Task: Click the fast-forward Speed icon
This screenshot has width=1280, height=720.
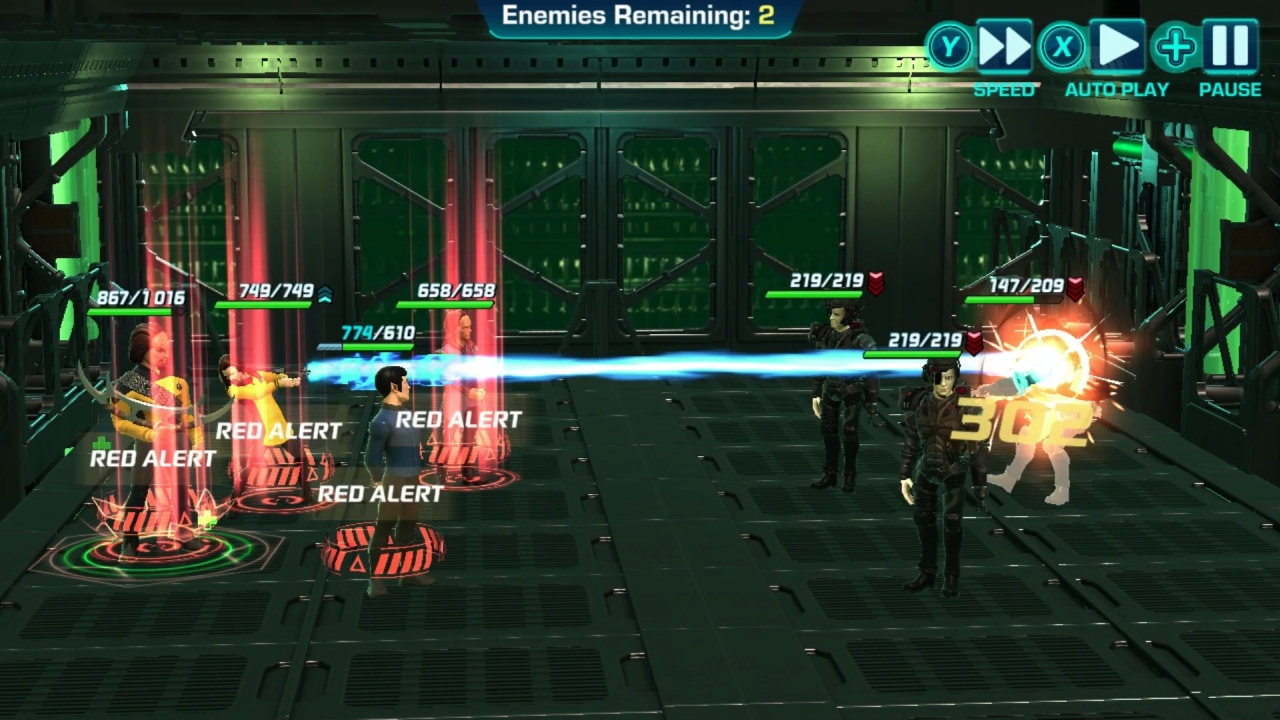Action: [1005, 45]
